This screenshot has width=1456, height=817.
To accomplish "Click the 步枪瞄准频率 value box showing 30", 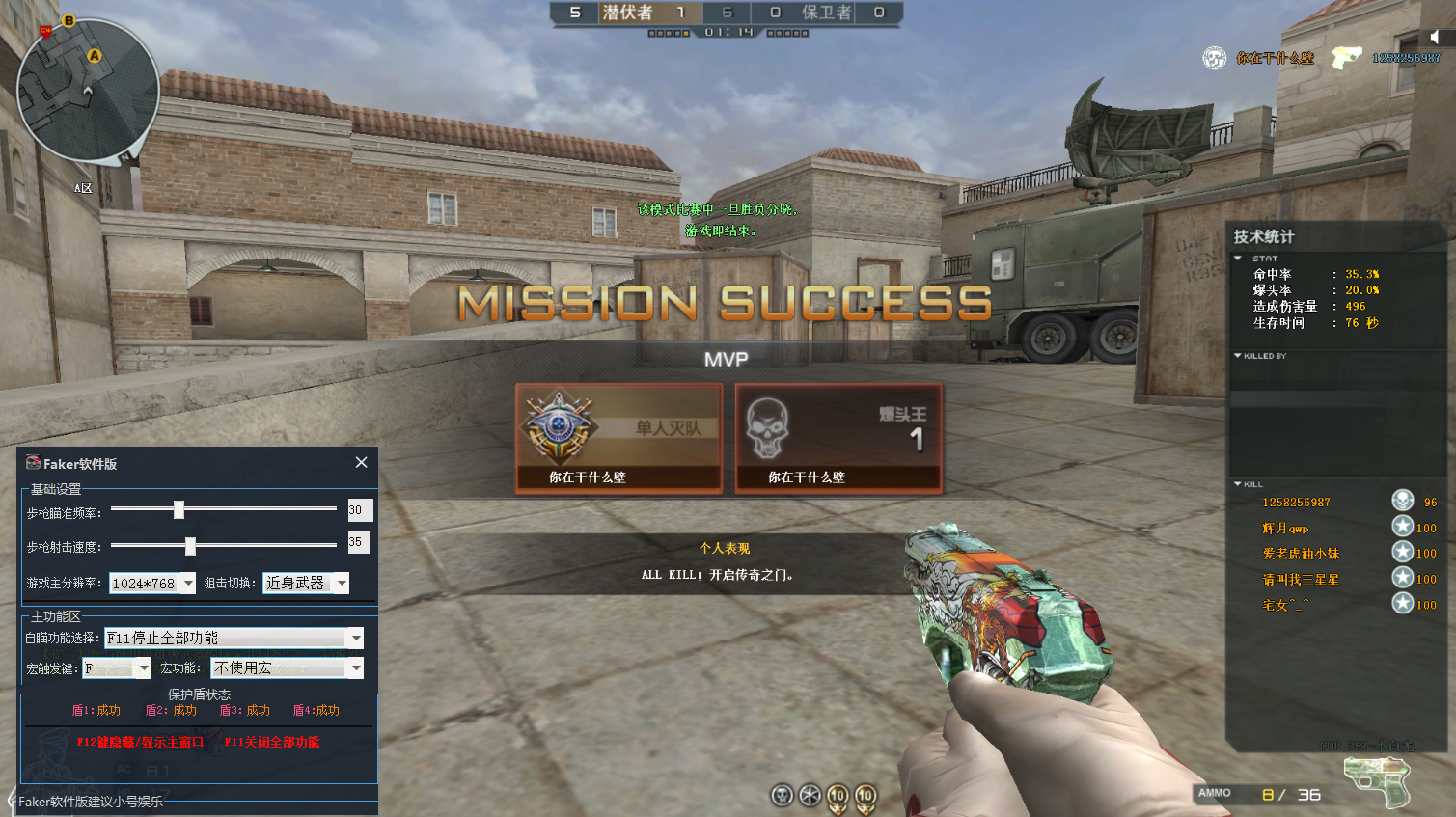I will 359,510.
